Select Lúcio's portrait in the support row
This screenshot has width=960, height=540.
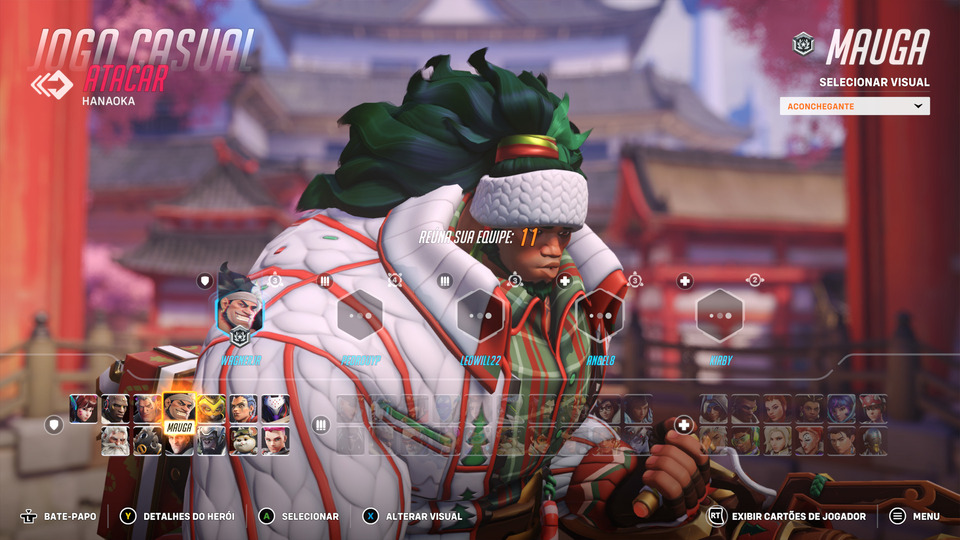(746, 441)
